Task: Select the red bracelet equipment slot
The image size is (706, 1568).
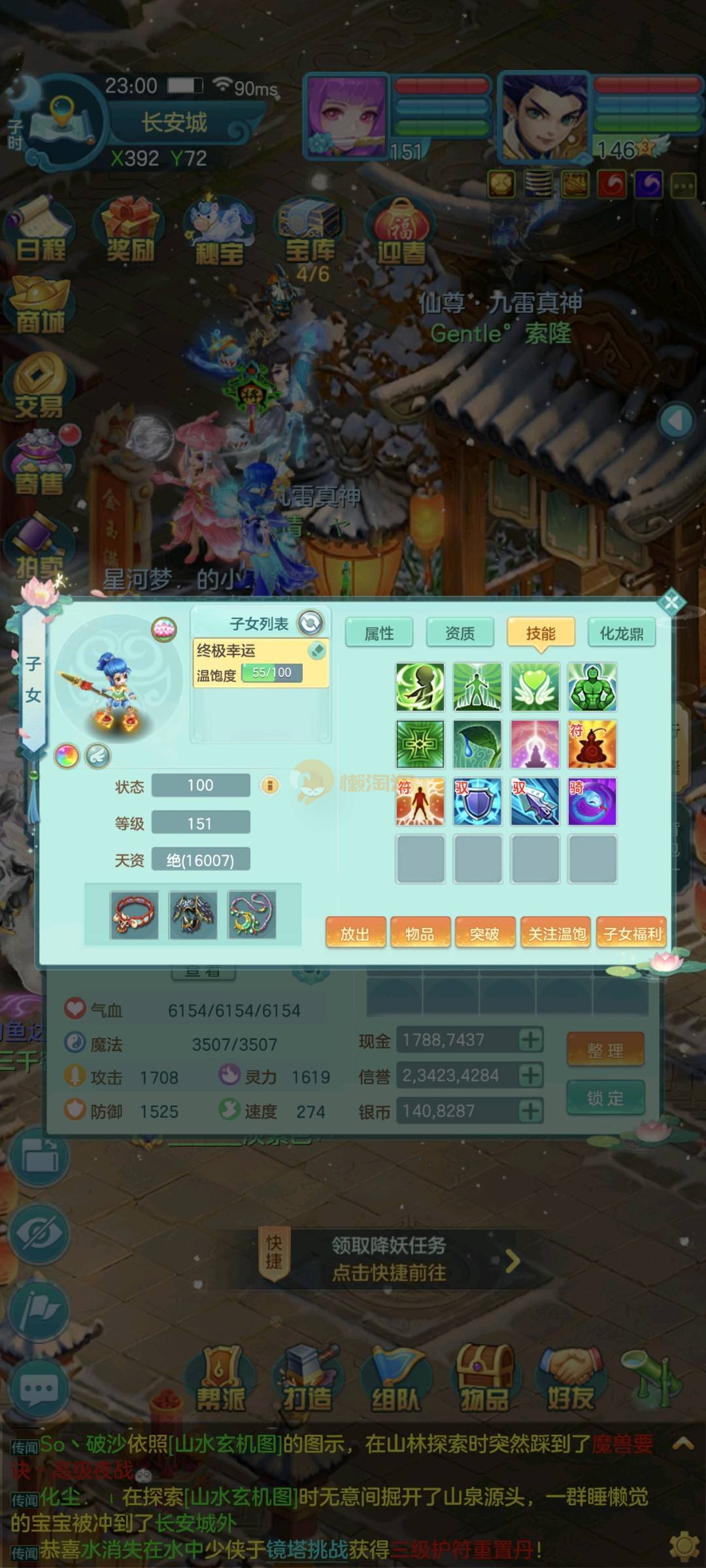Action: (135, 915)
